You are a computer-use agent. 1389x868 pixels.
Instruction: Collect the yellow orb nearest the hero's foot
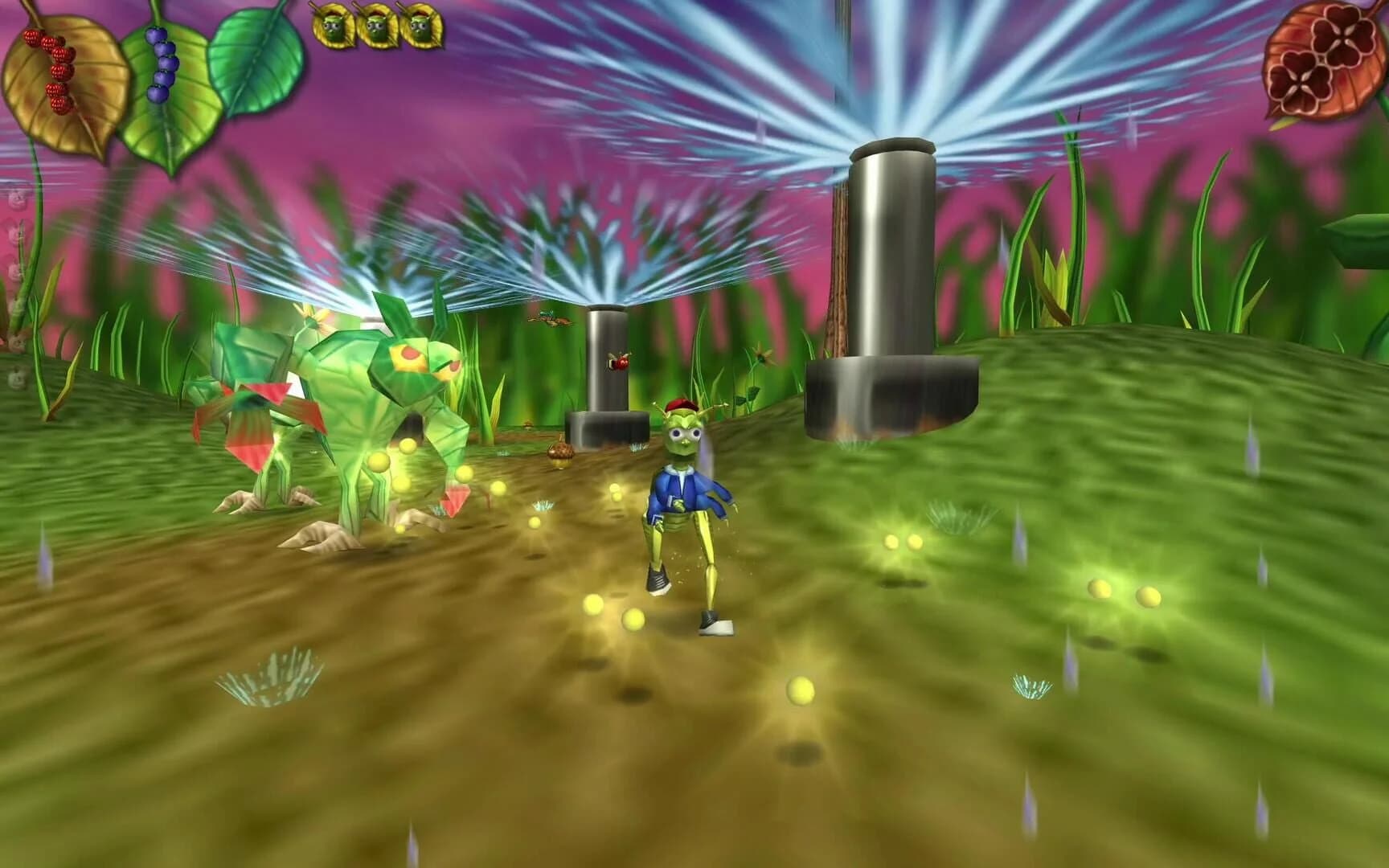point(633,619)
